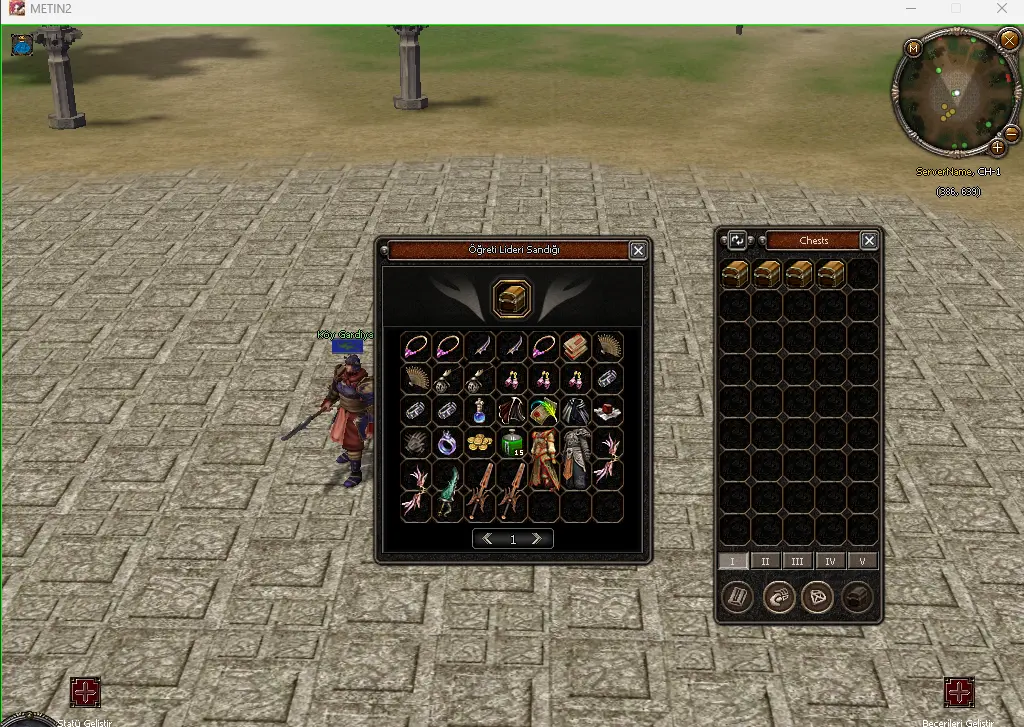
Task: Choose the orange robe armor item
Action: tap(544, 458)
